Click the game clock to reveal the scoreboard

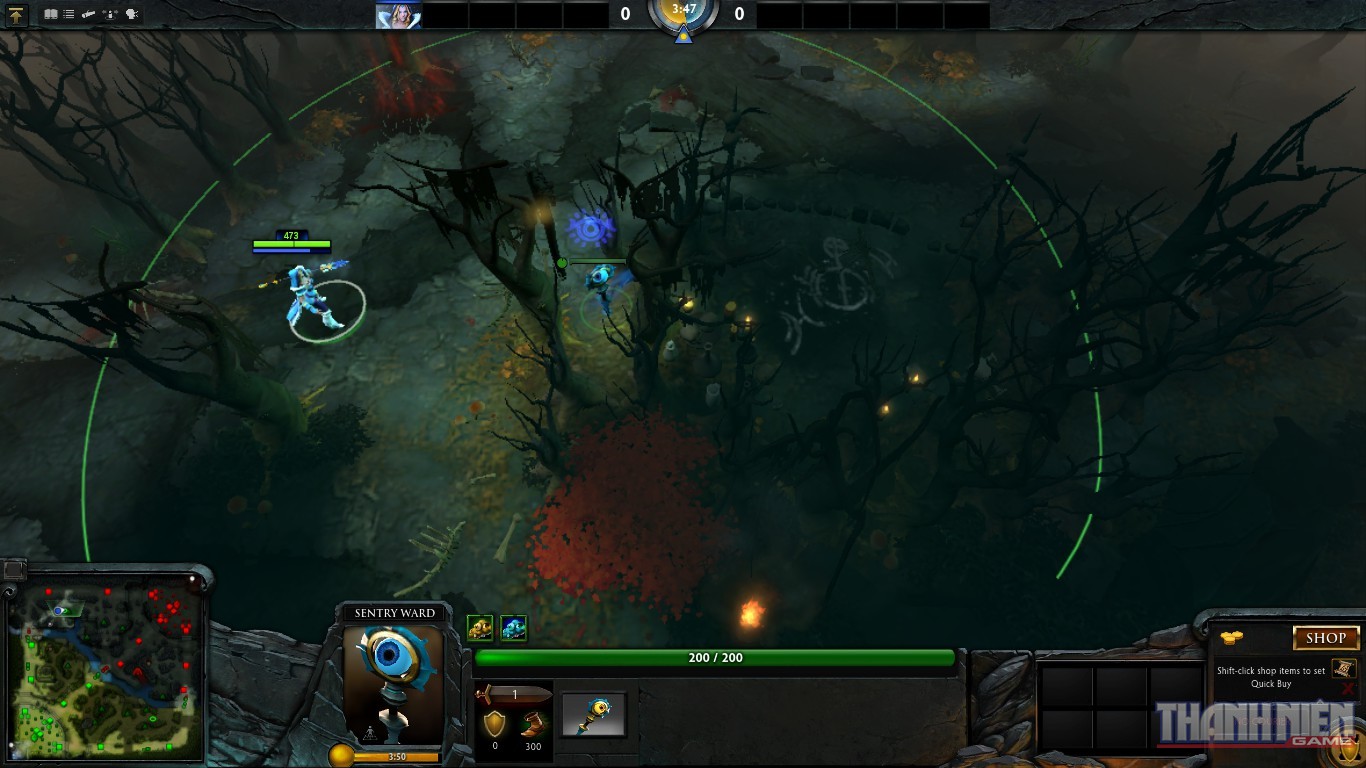coord(683,15)
